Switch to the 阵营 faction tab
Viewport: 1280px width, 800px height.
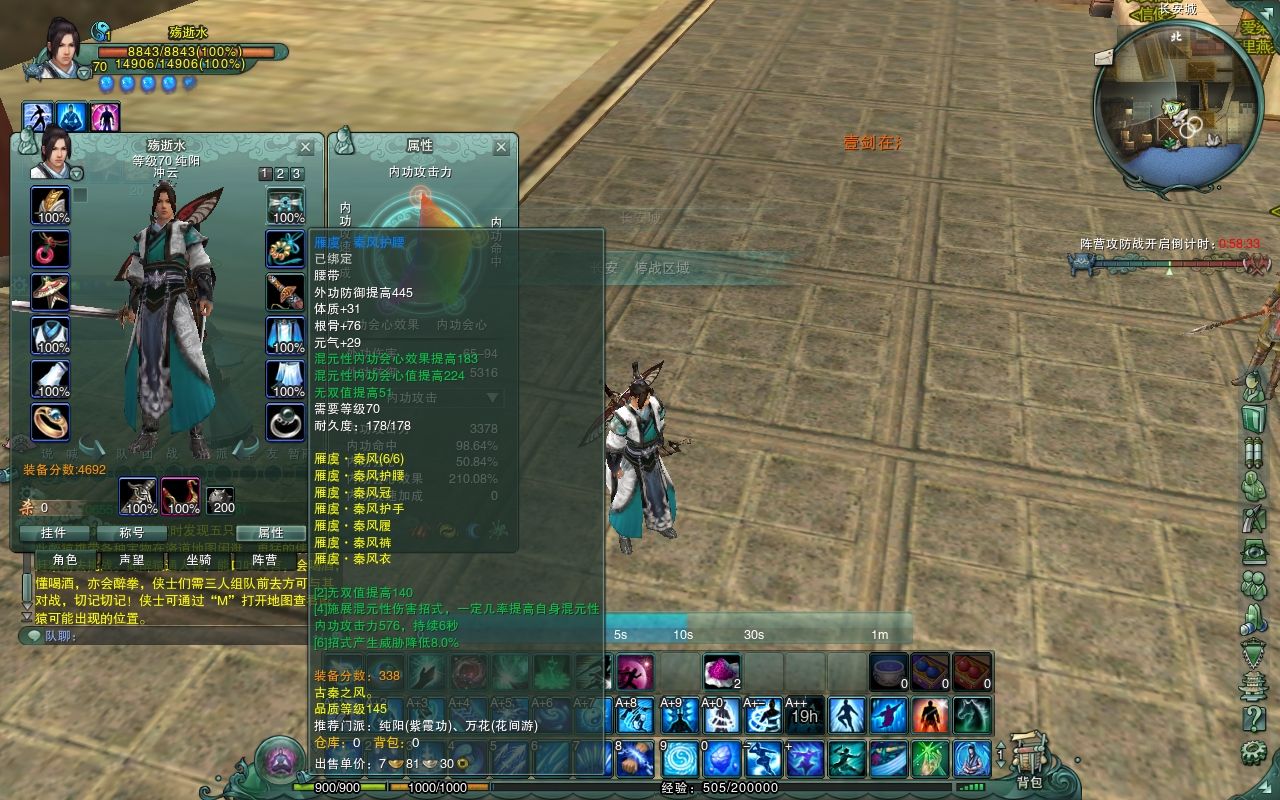264,560
